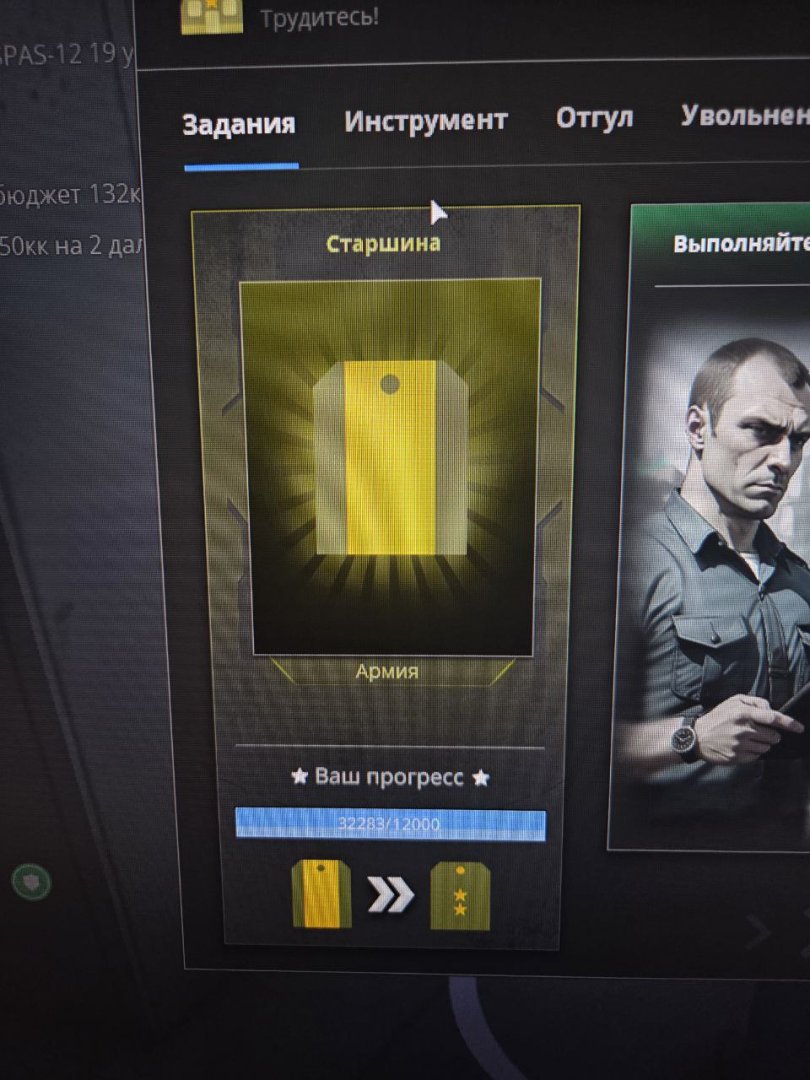The height and width of the screenshot is (1080, 810).
Task: Click the Старшина rank card image
Action: click(x=391, y=466)
